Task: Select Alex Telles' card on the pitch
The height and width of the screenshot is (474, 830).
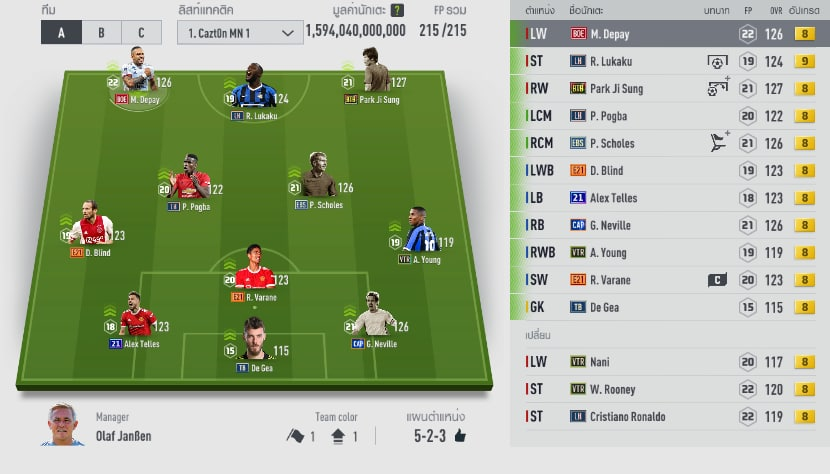Action: (x=136, y=318)
